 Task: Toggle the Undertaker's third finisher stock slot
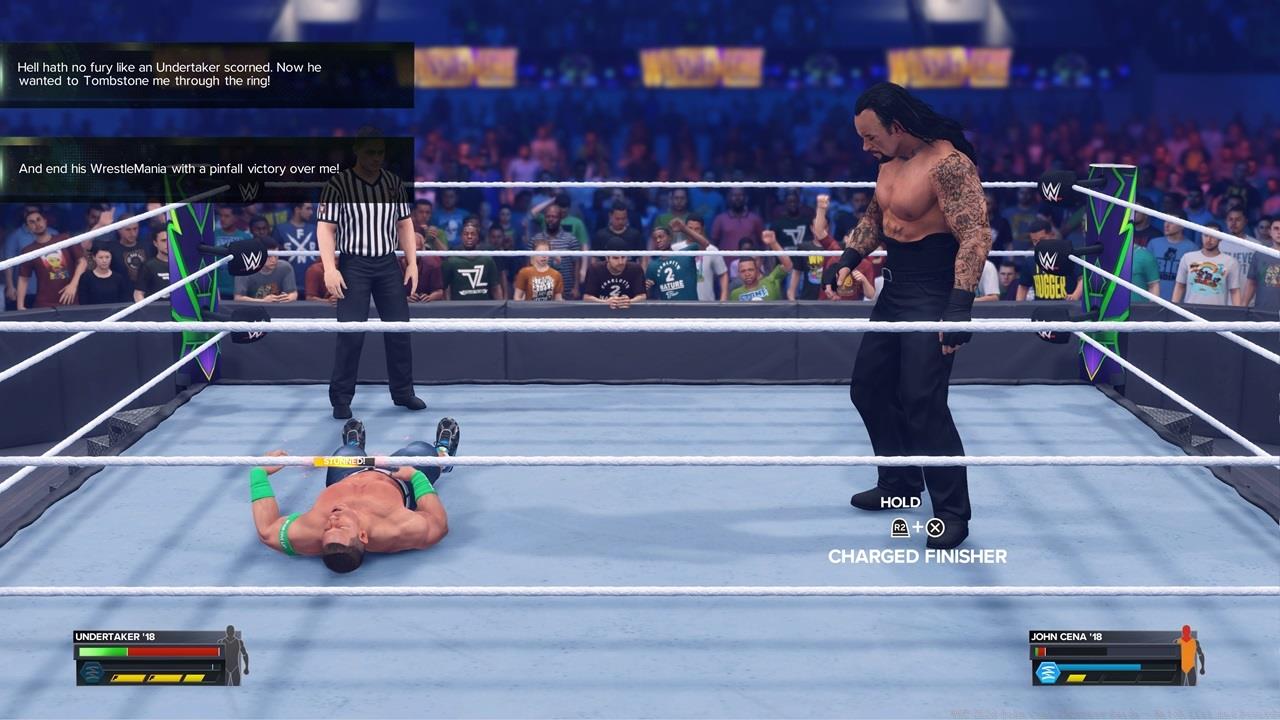coord(194,678)
